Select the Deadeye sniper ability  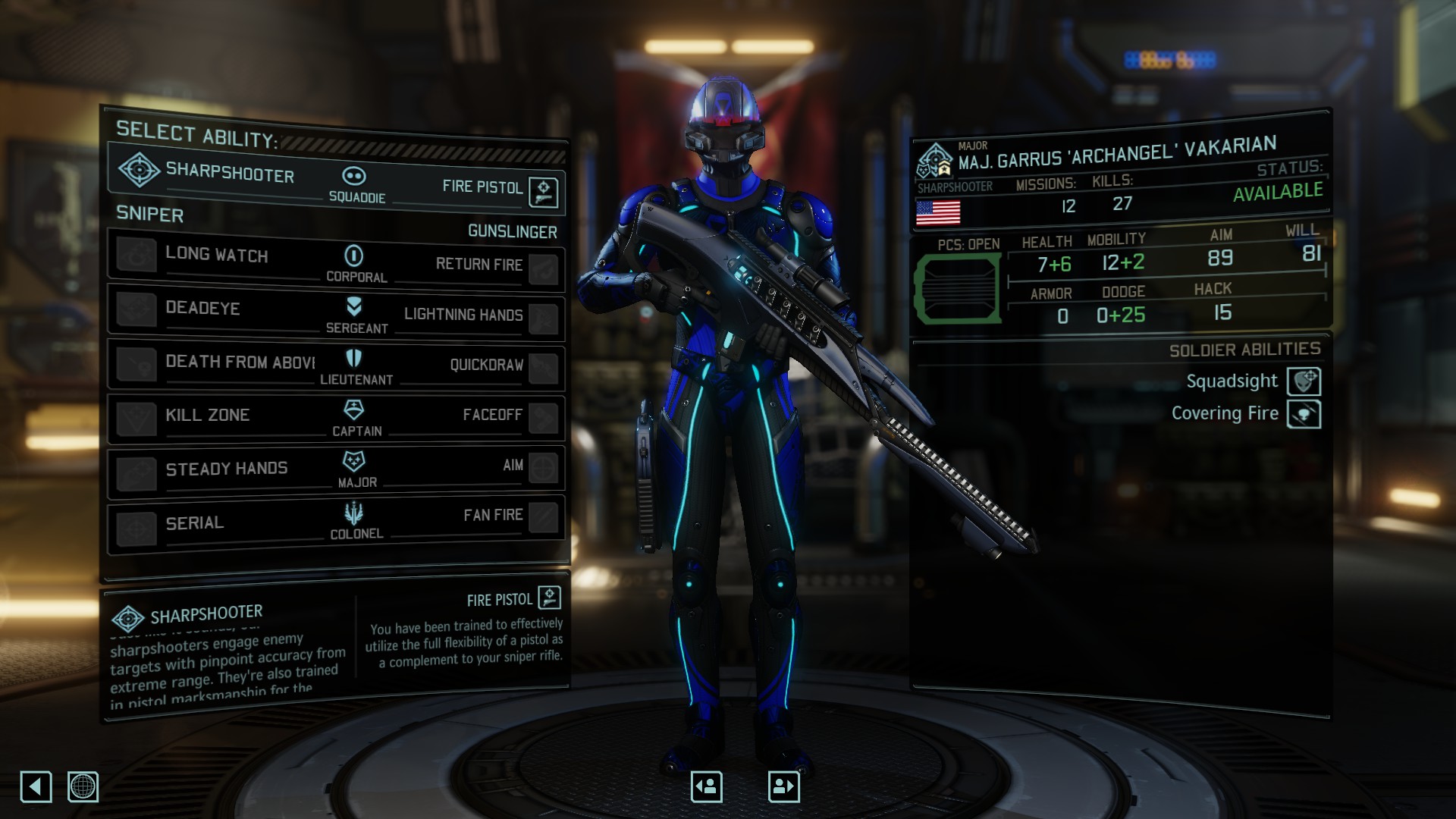tap(202, 308)
